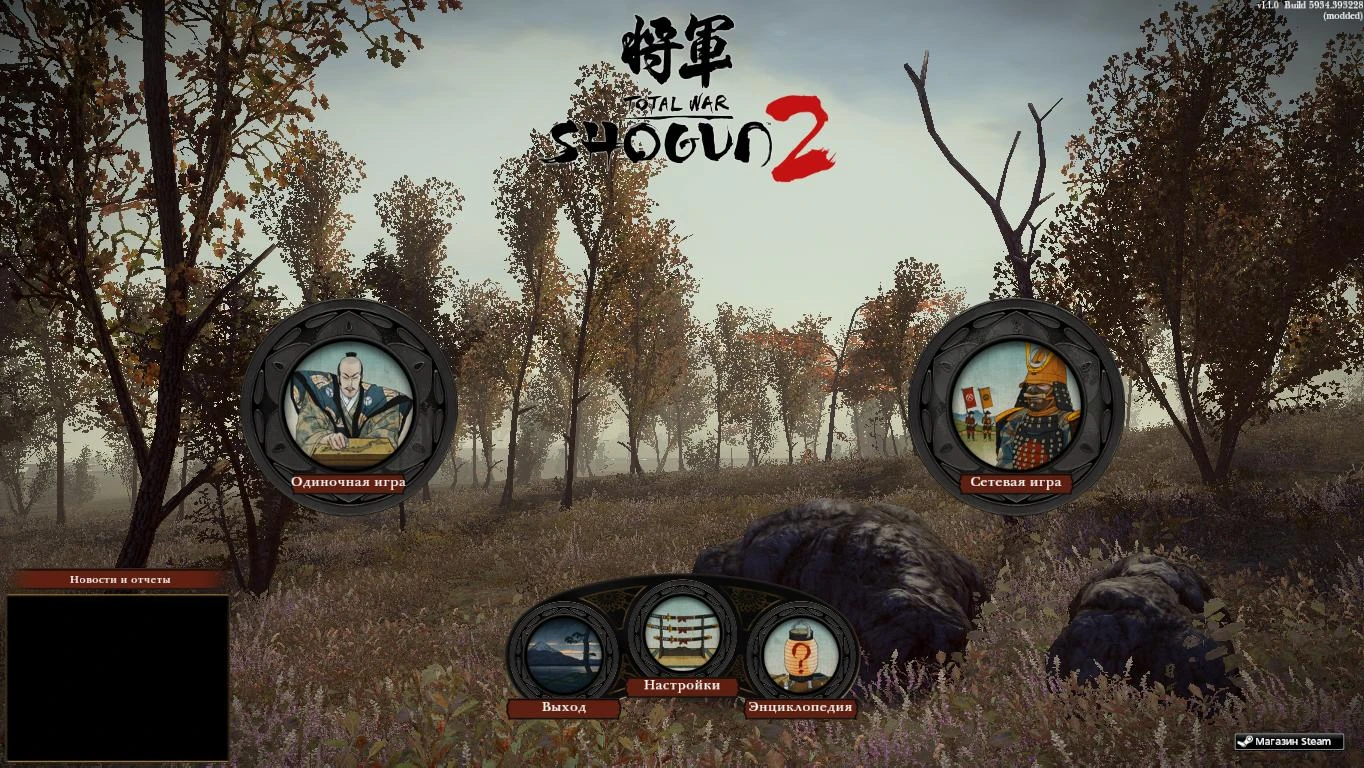The height and width of the screenshot is (768, 1364).
Task: Click the Сетевая игра red label plate
Action: [1015, 481]
